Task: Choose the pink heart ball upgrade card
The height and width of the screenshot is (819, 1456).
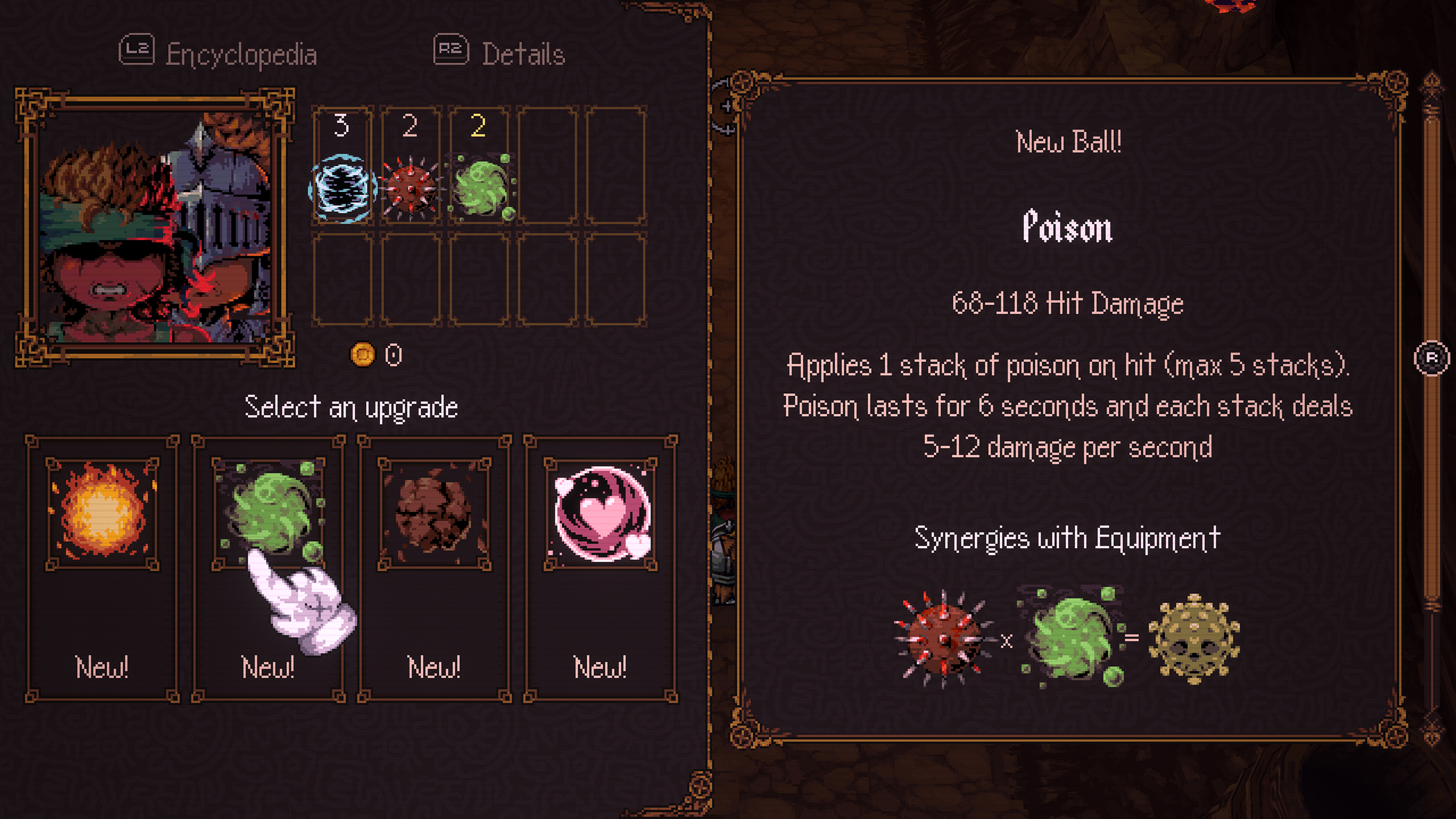Action: [x=601, y=567]
